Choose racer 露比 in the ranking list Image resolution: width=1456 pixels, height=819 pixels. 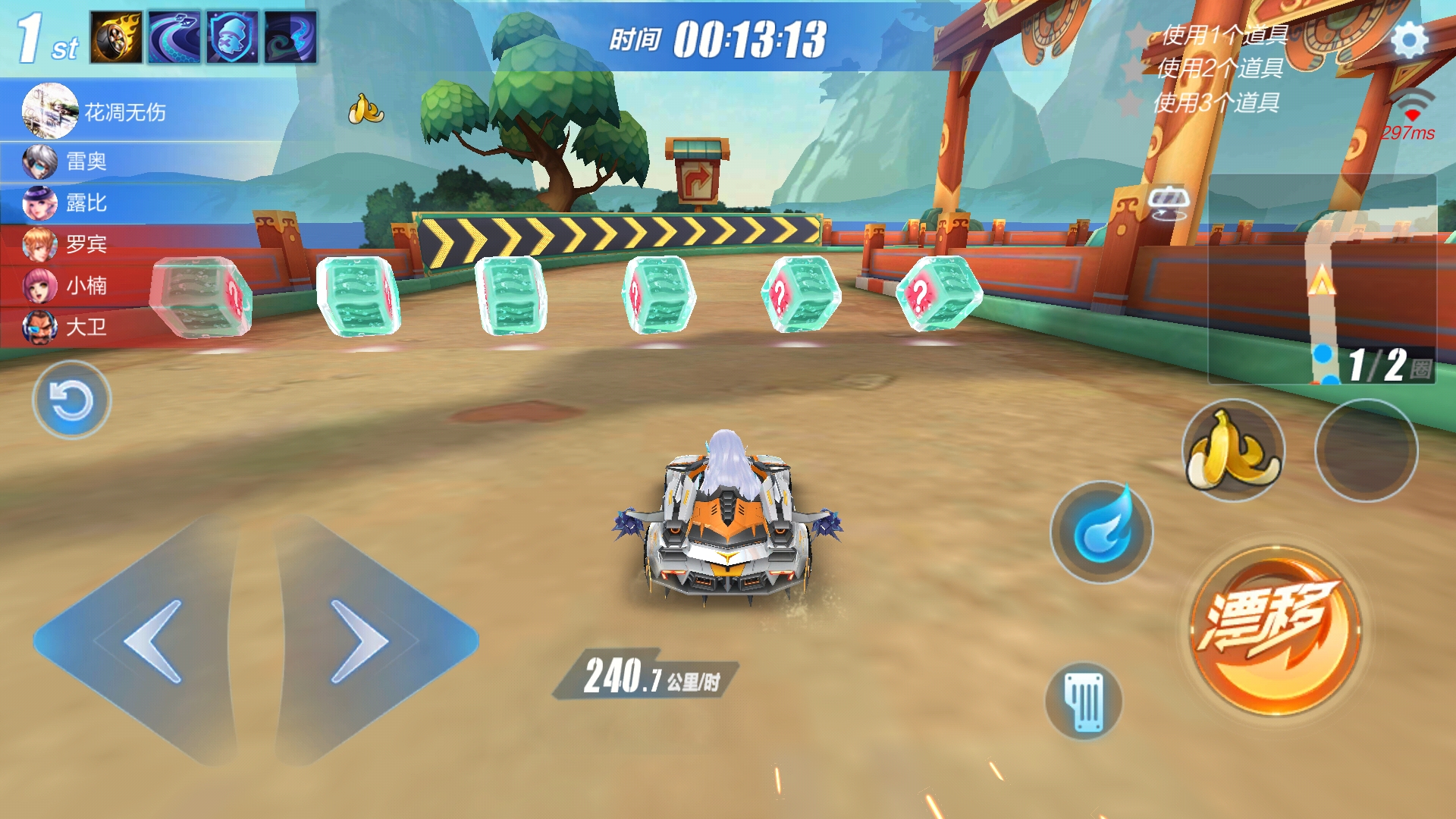click(x=86, y=203)
